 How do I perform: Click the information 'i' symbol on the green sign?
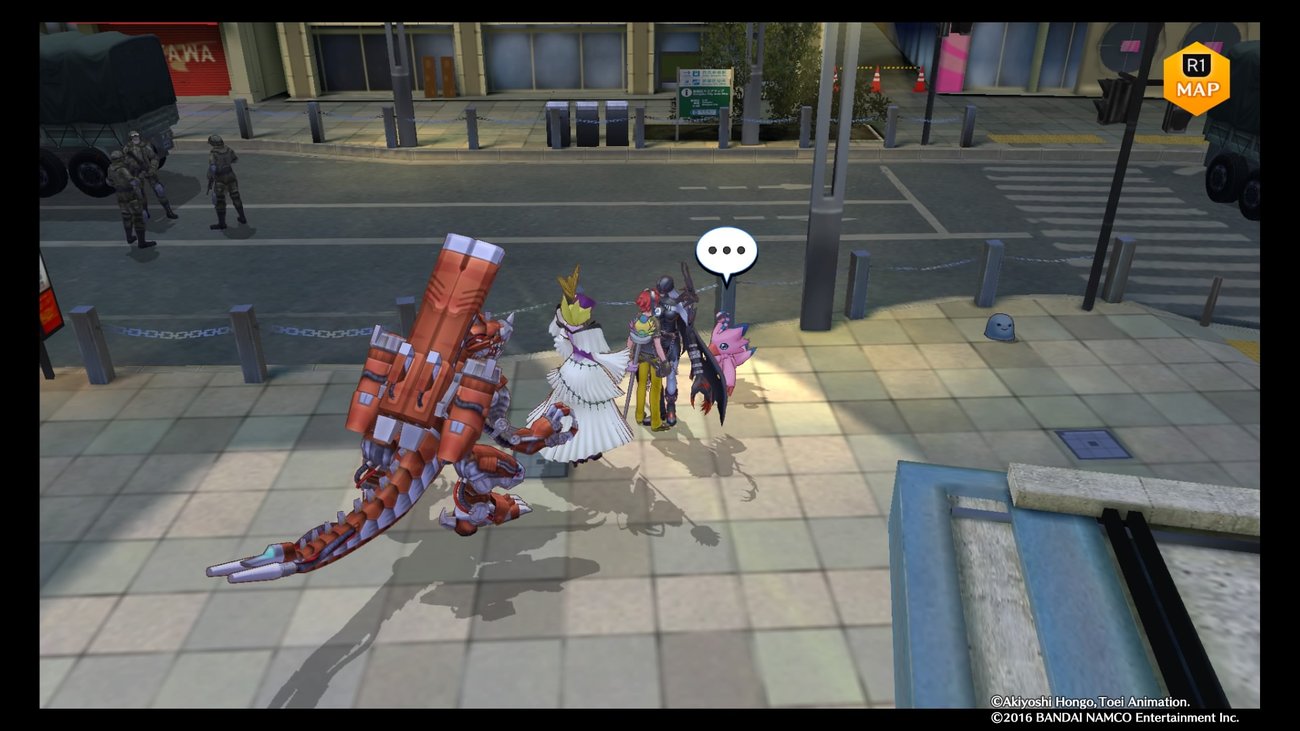(686, 92)
